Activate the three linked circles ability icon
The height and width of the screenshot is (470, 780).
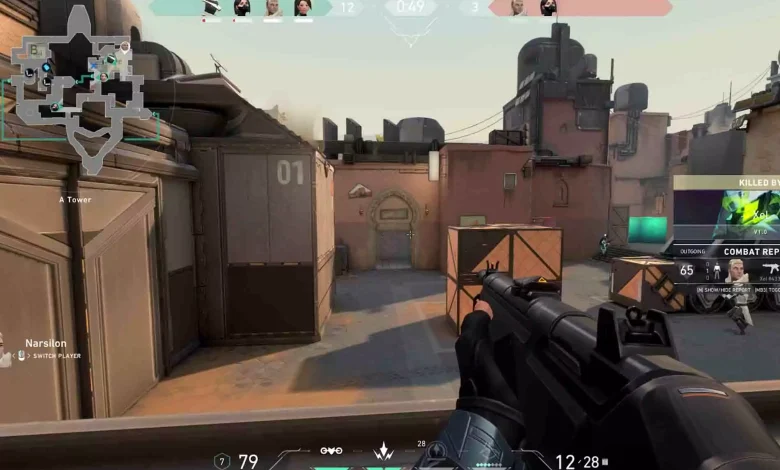(x=331, y=451)
